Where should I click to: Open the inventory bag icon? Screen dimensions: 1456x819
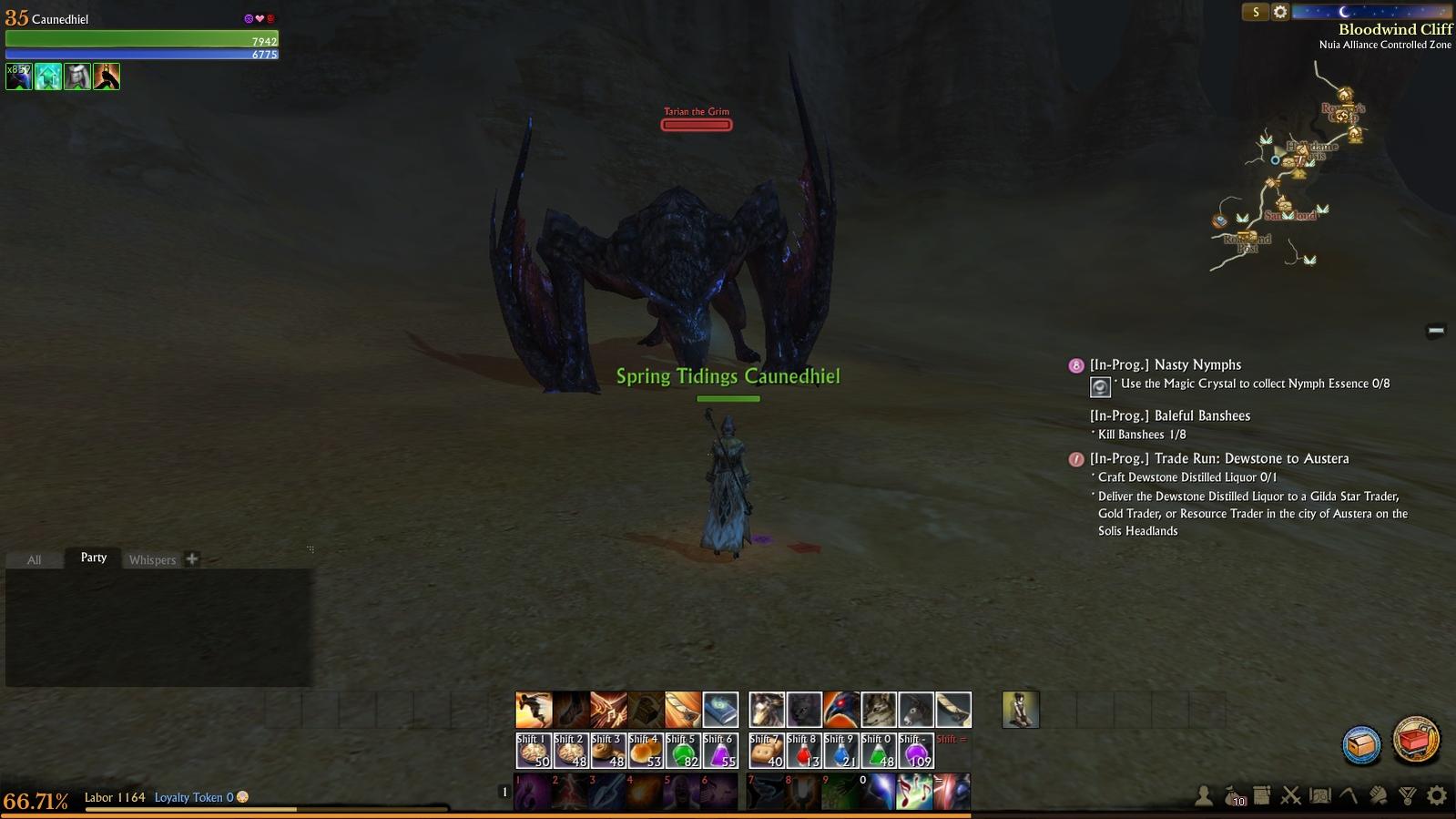click(x=1234, y=796)
